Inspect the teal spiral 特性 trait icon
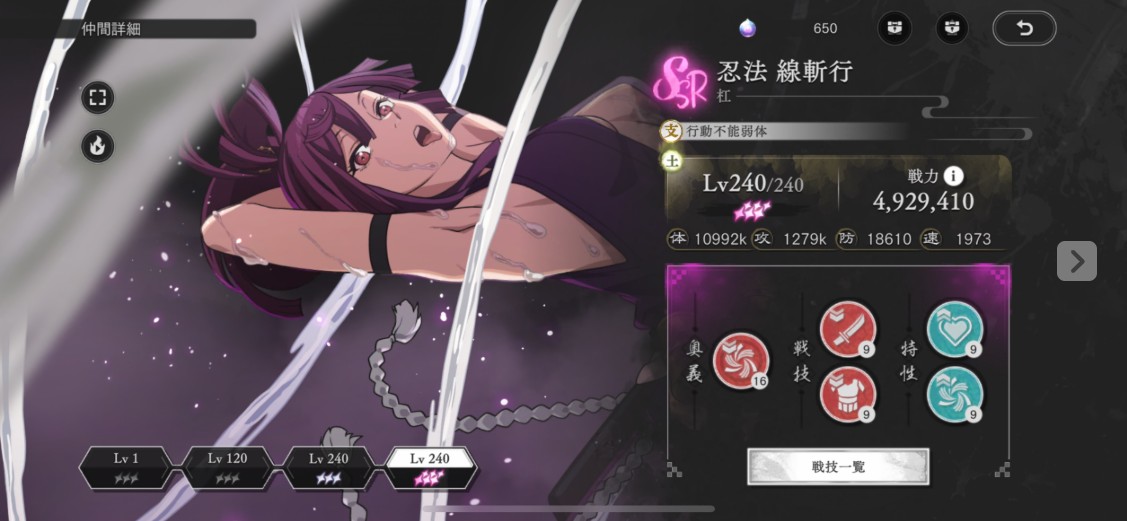The width and height of the screenshot is (1127, 521). coord(954,394)
